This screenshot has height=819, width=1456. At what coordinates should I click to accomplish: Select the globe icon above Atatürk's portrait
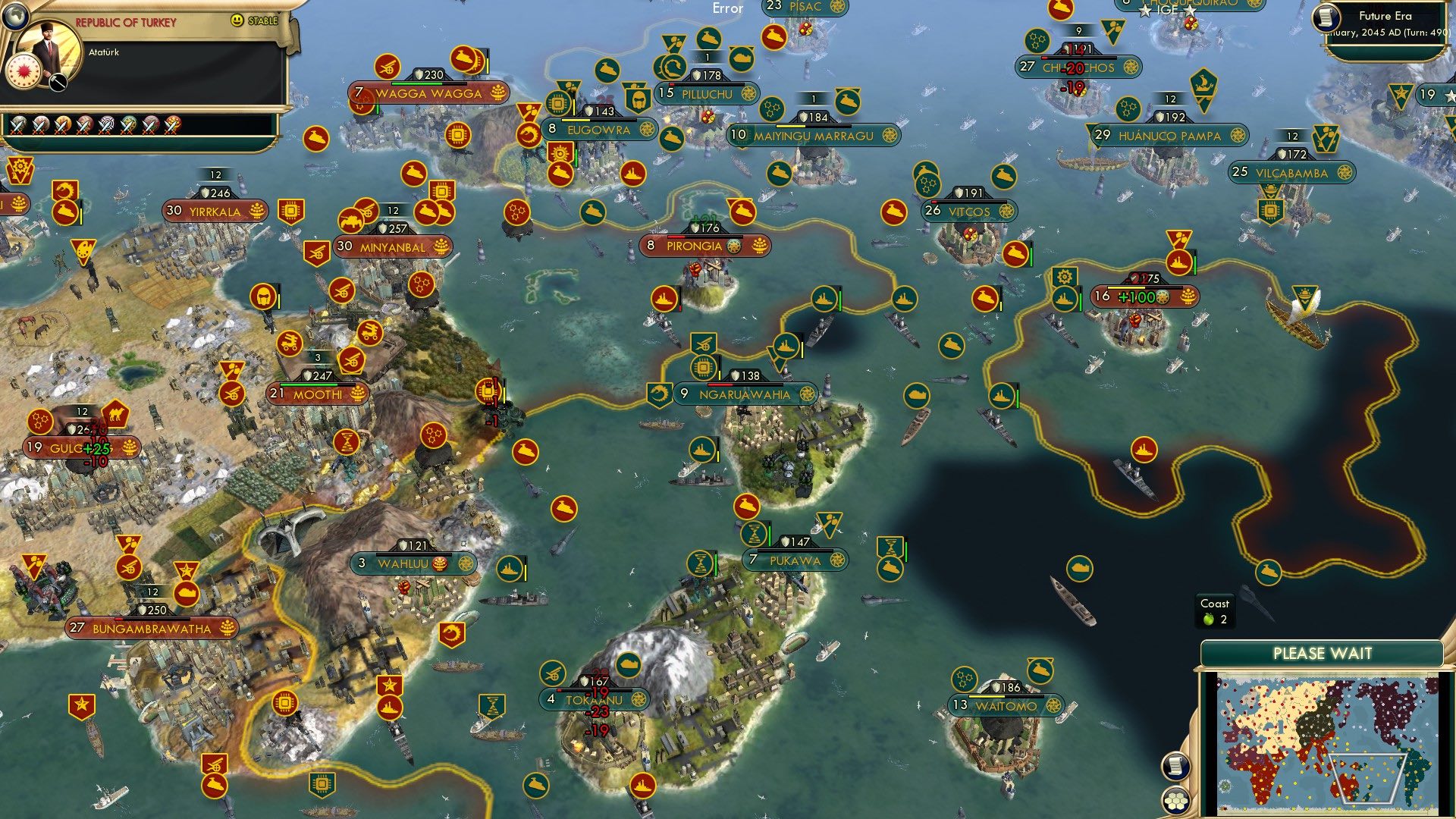coord(15,15)
